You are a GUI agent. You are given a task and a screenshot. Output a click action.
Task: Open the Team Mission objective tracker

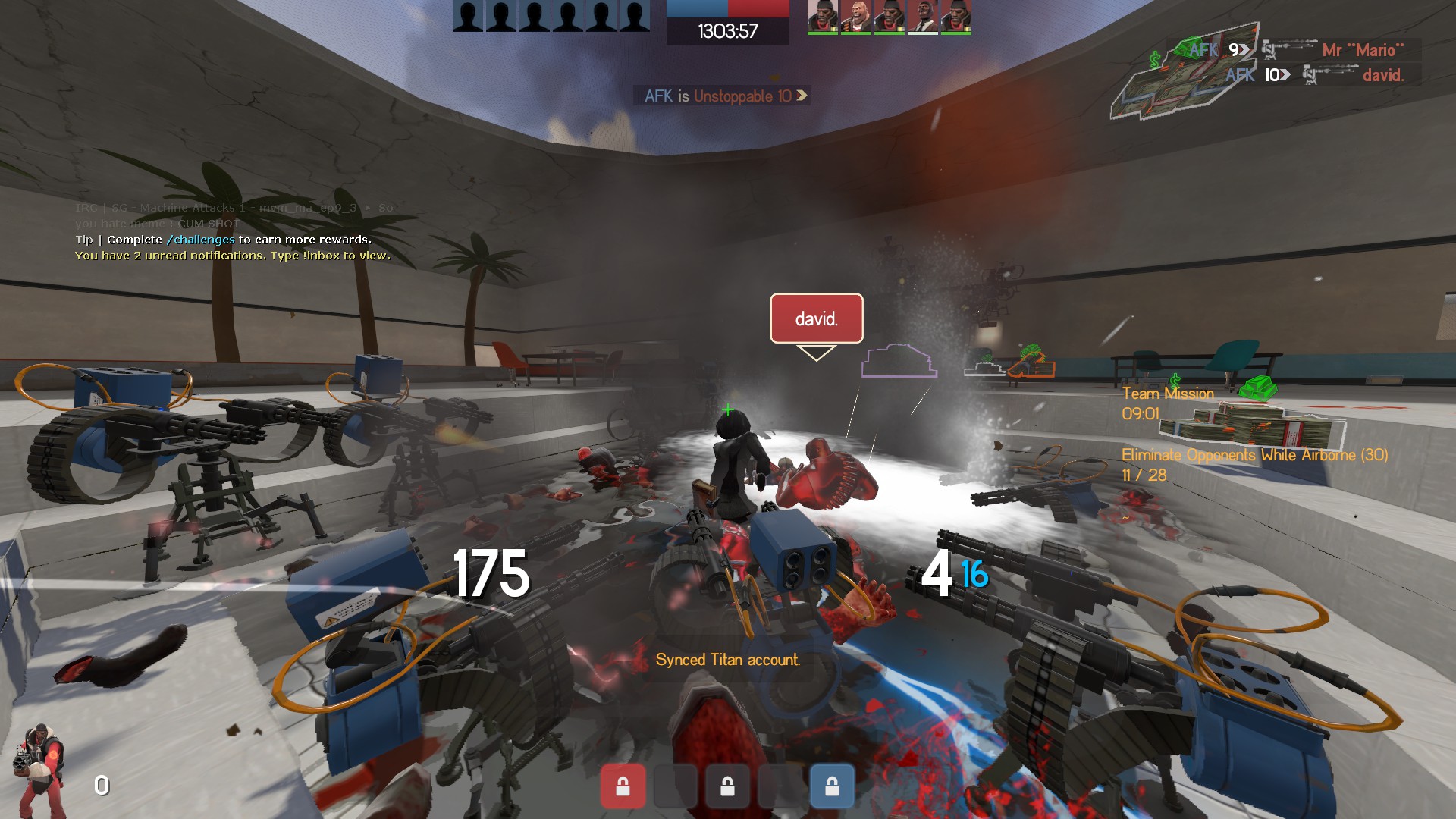coord(1167,403)
